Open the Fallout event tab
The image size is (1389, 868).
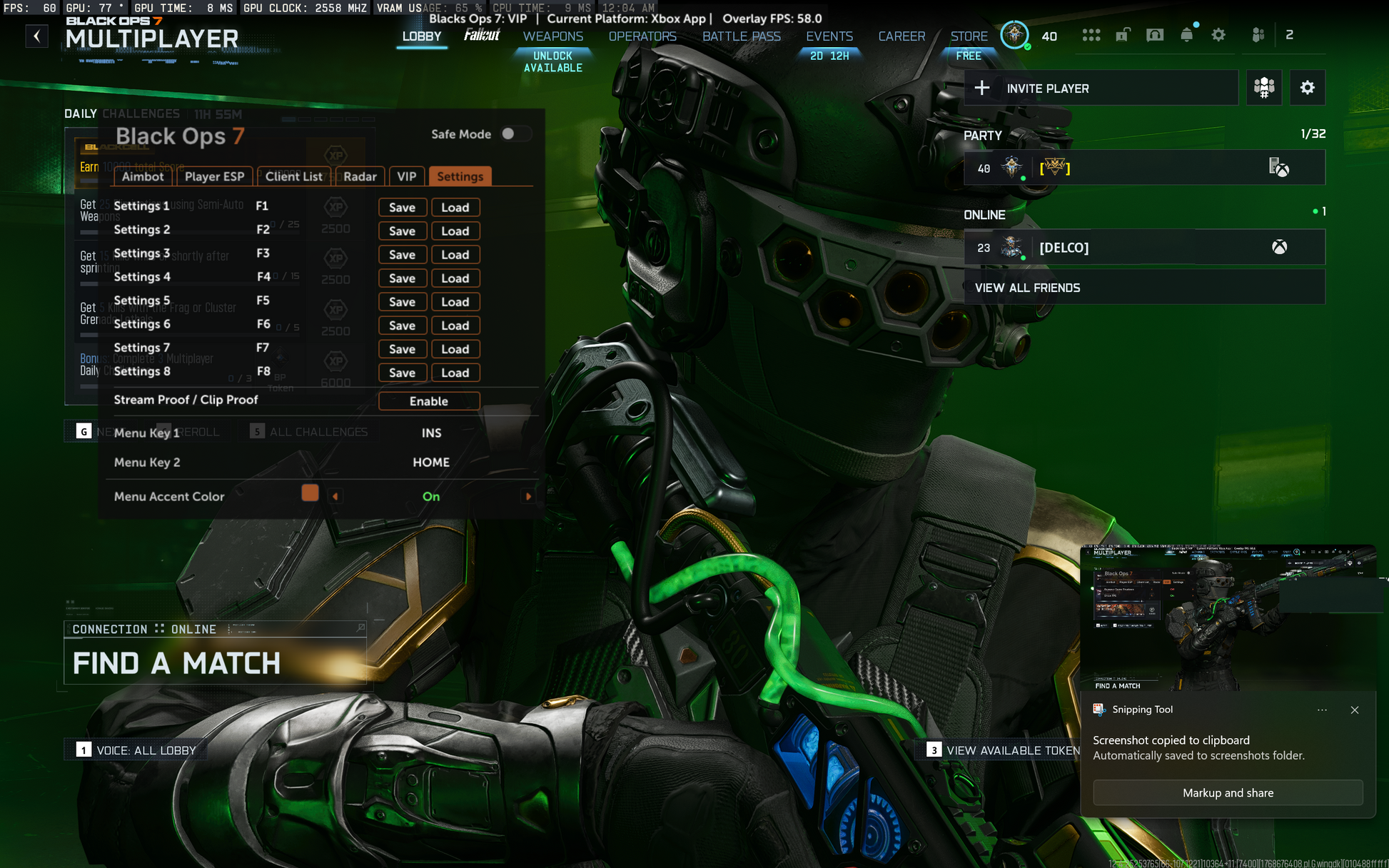click(482, 35)
